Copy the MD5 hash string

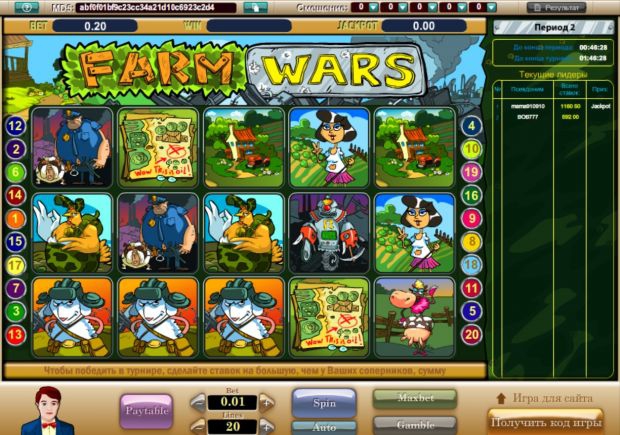point(256,7)
